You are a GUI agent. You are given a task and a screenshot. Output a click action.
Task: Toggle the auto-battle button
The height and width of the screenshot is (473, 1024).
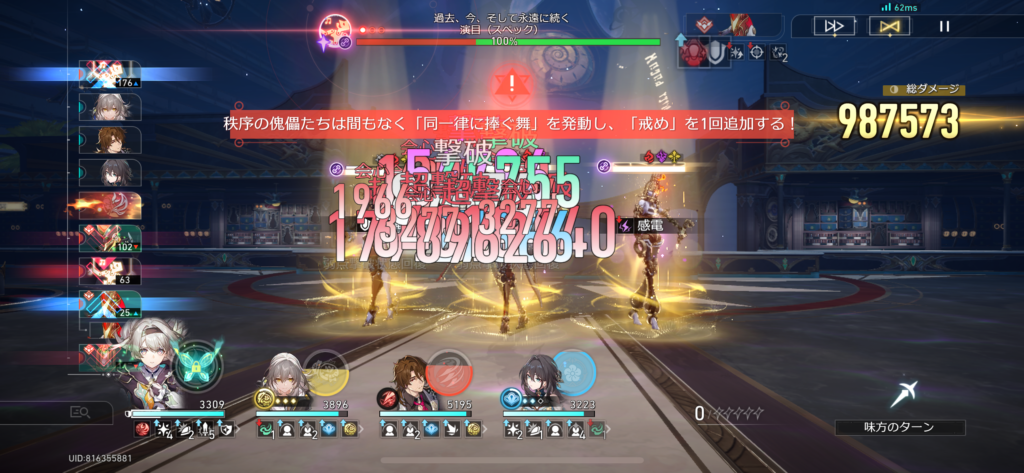(887, 27)
